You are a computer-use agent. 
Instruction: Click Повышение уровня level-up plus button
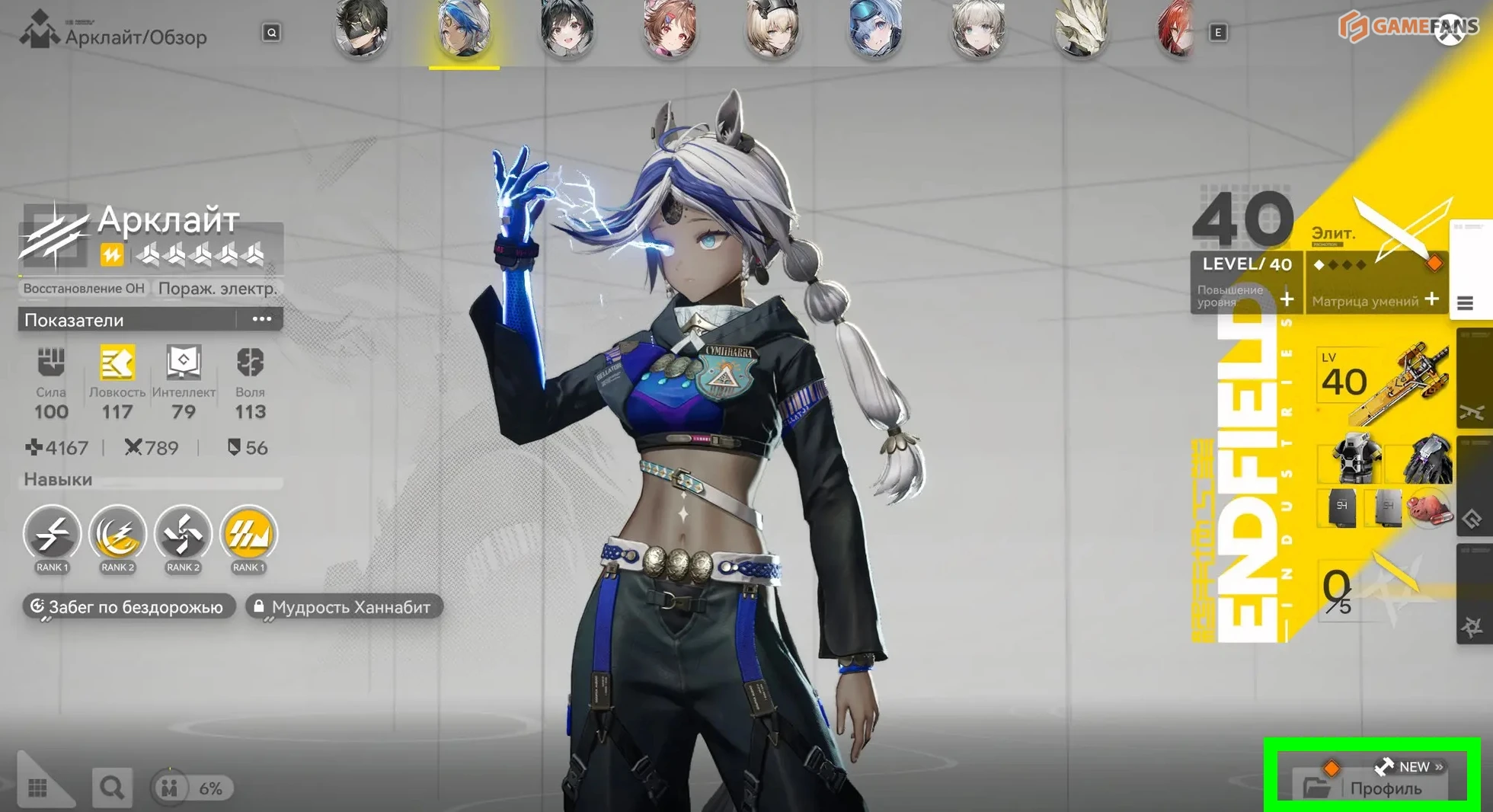(1287, 299)
